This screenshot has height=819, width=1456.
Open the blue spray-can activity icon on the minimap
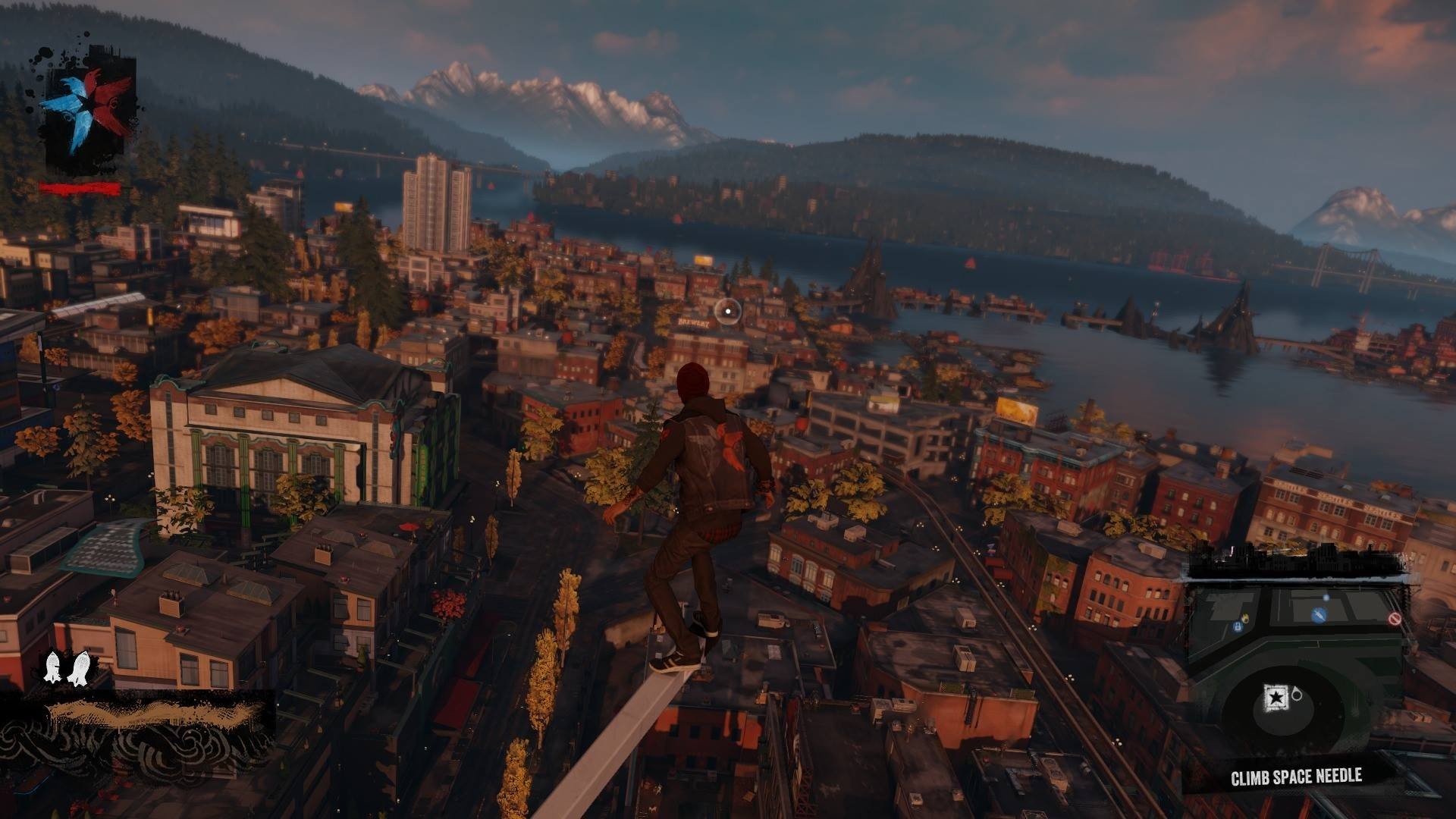coord(1319,615)
